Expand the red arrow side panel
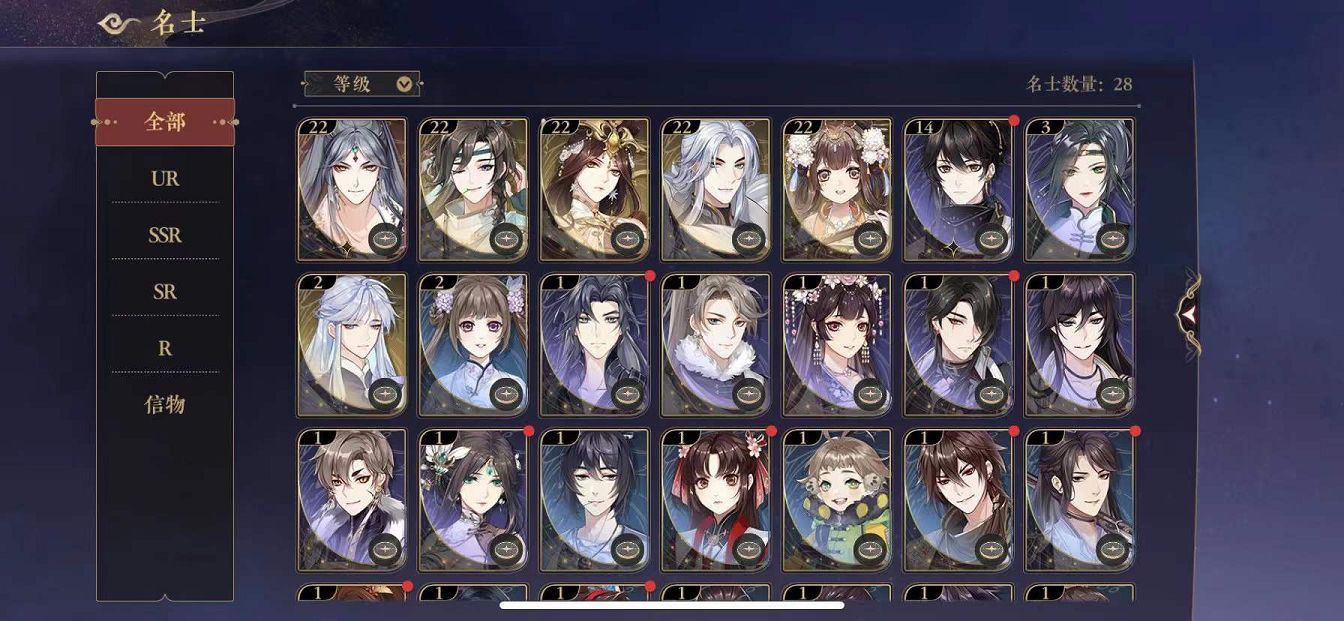1344x621 pixels. [1188, 315]
